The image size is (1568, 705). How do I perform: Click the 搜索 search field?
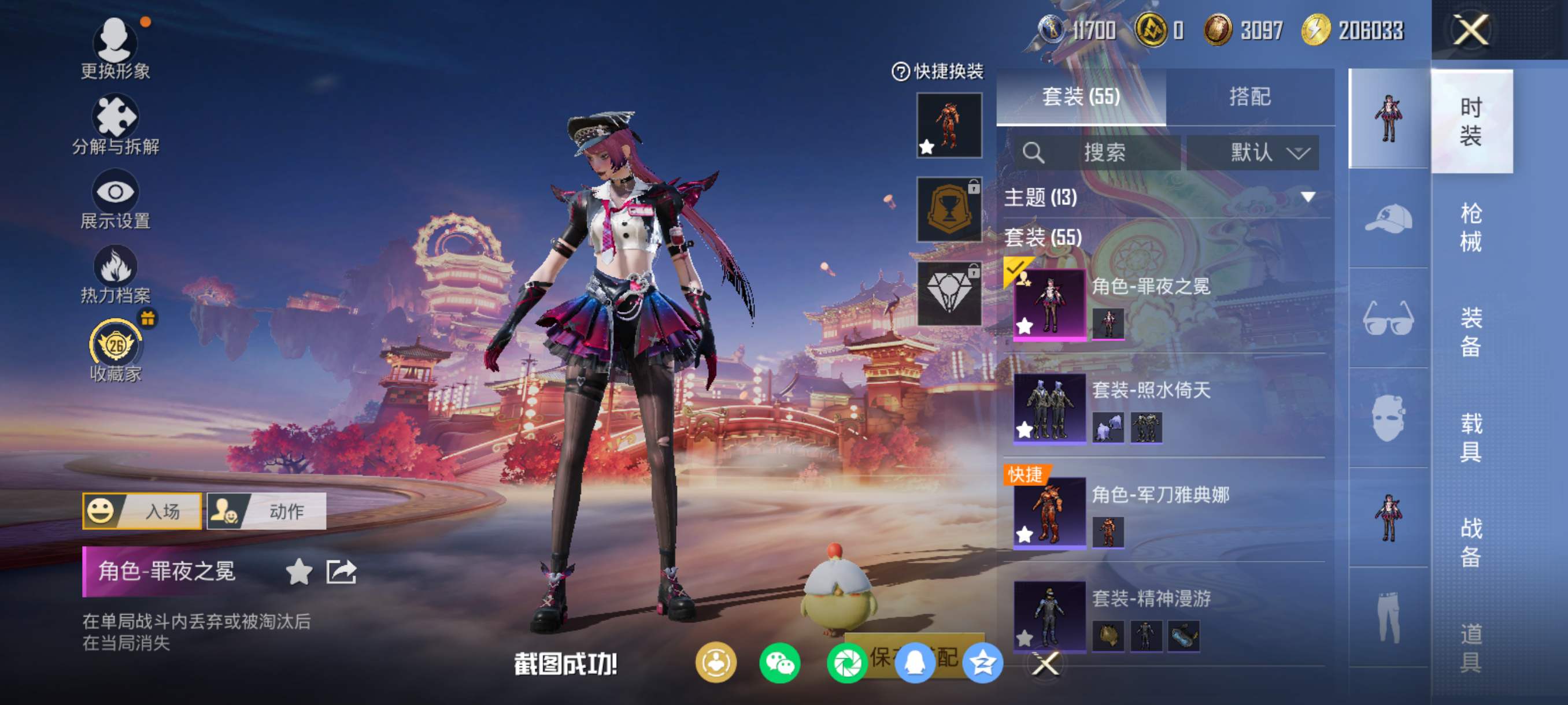[x=1103, y=152]
